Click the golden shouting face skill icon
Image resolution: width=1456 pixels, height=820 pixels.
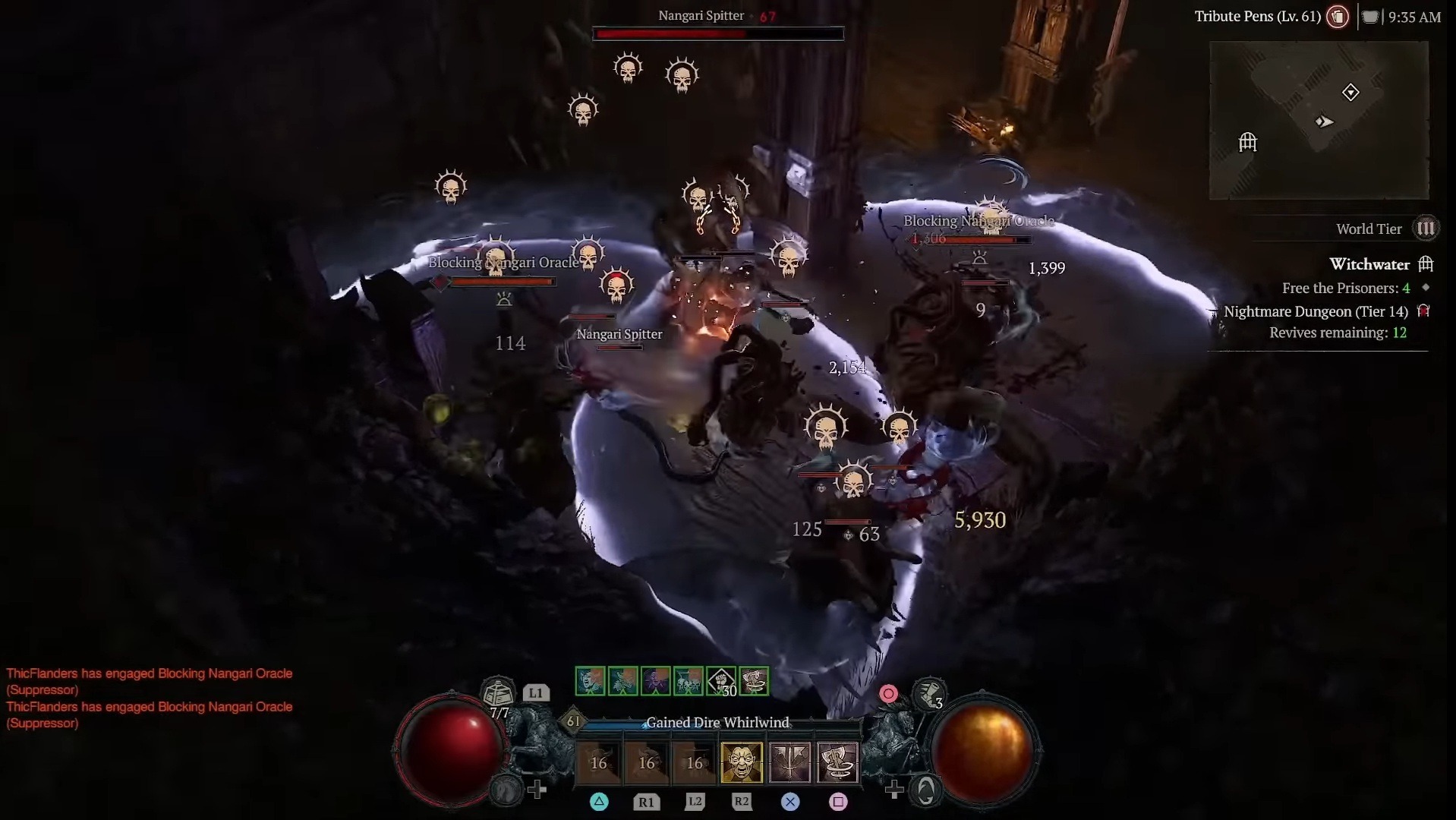[742, 762]
